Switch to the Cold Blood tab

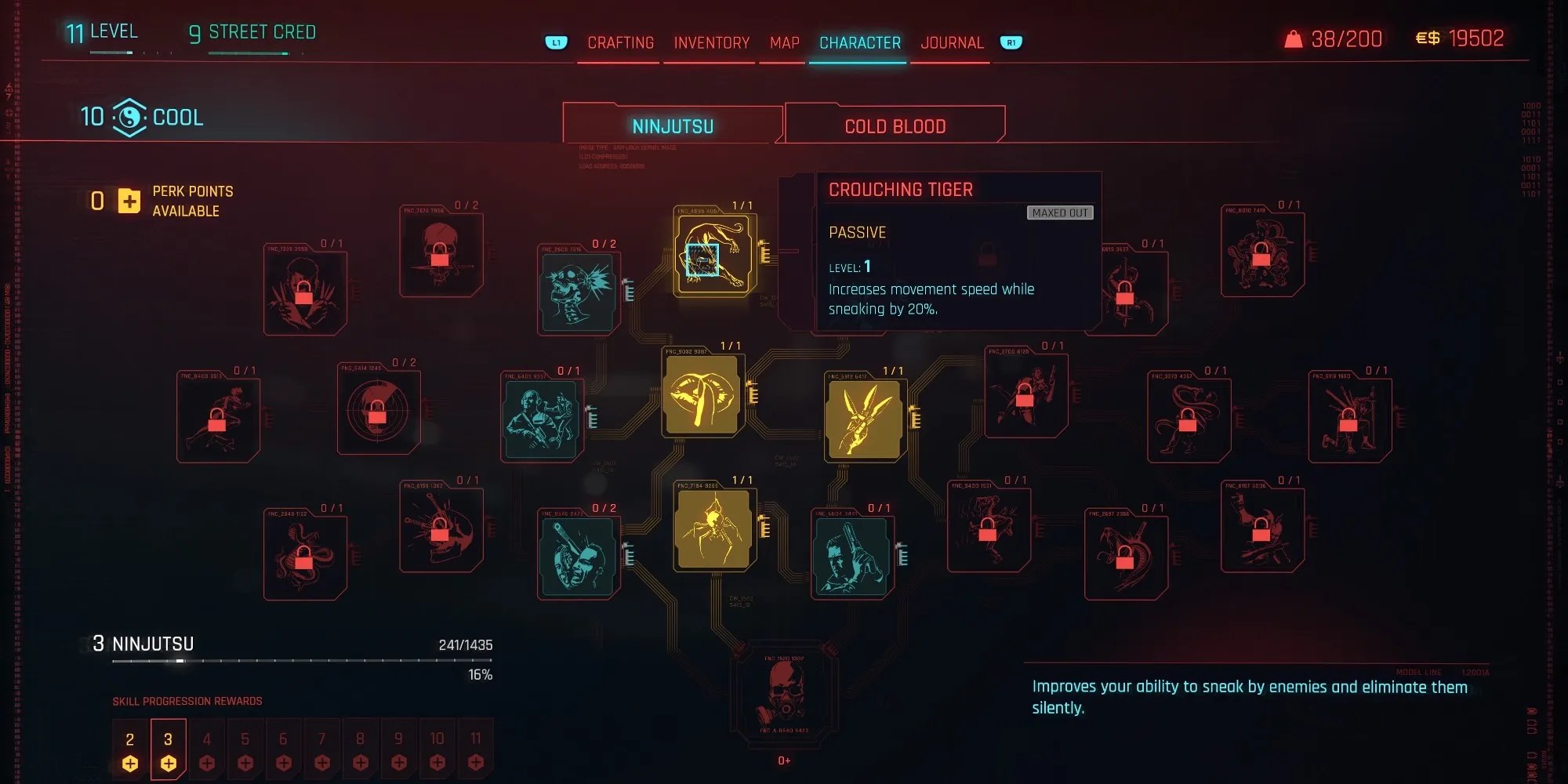tap(895, 125)
